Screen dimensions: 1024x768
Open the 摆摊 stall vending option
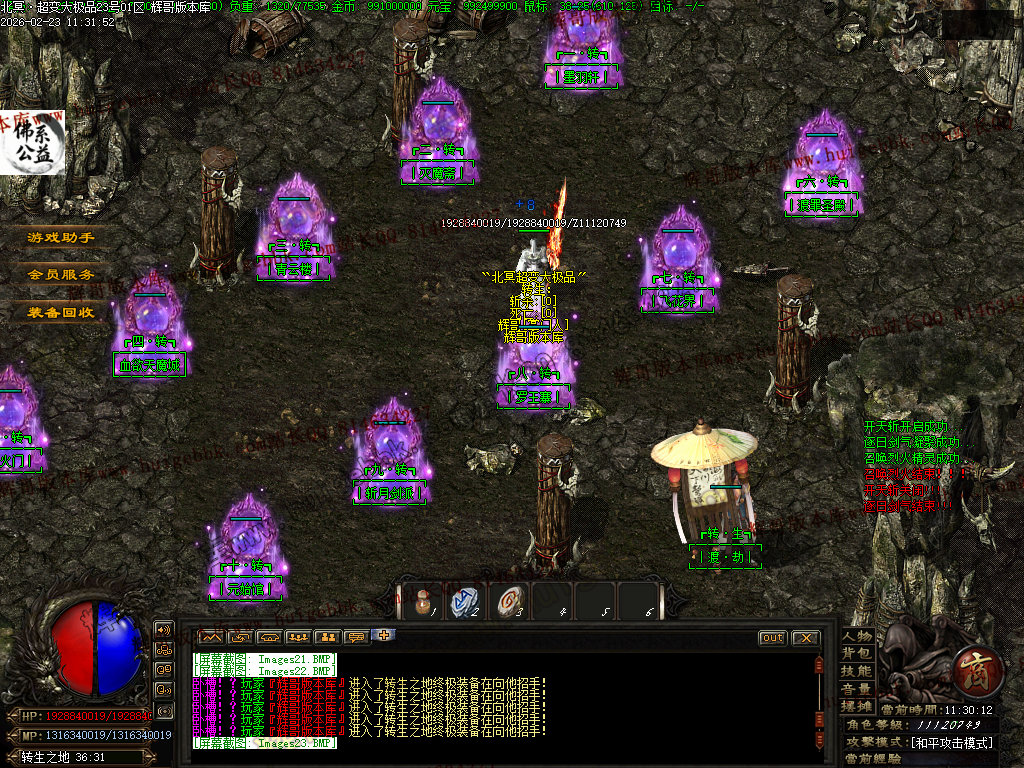tap(857, 706)
